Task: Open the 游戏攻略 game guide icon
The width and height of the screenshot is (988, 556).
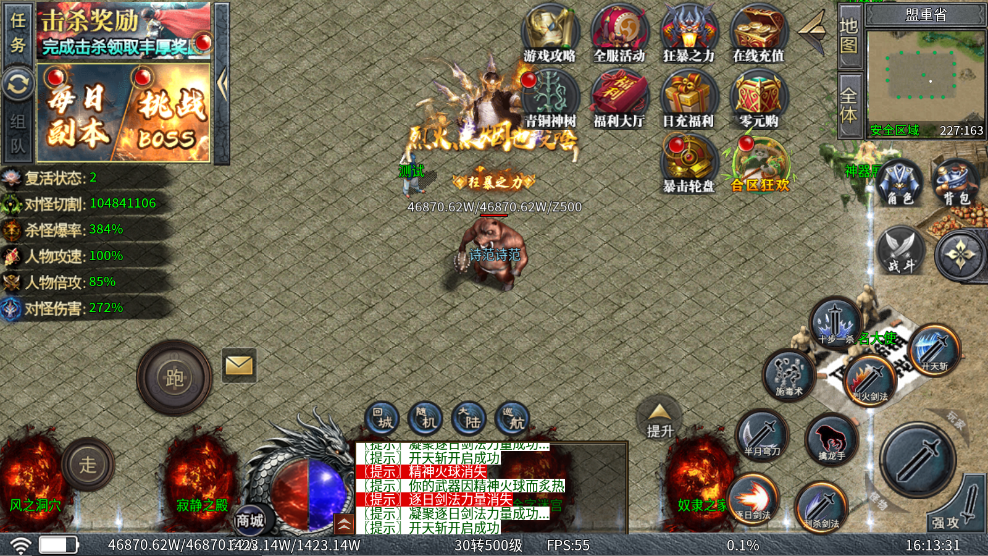Action: point(549,31)
